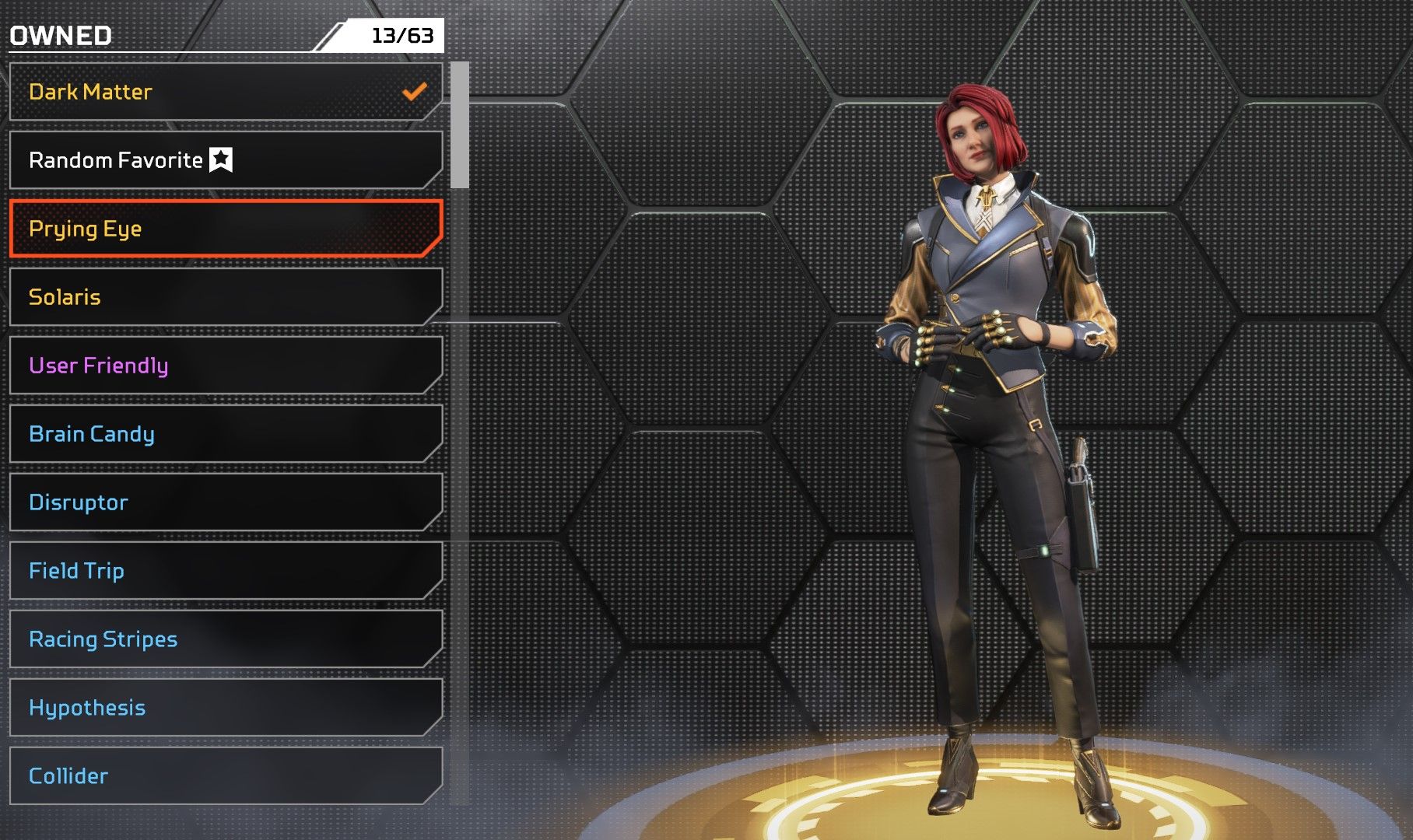Pick the Prying Eye skin
1413x840 pixels.
(226, 229)
